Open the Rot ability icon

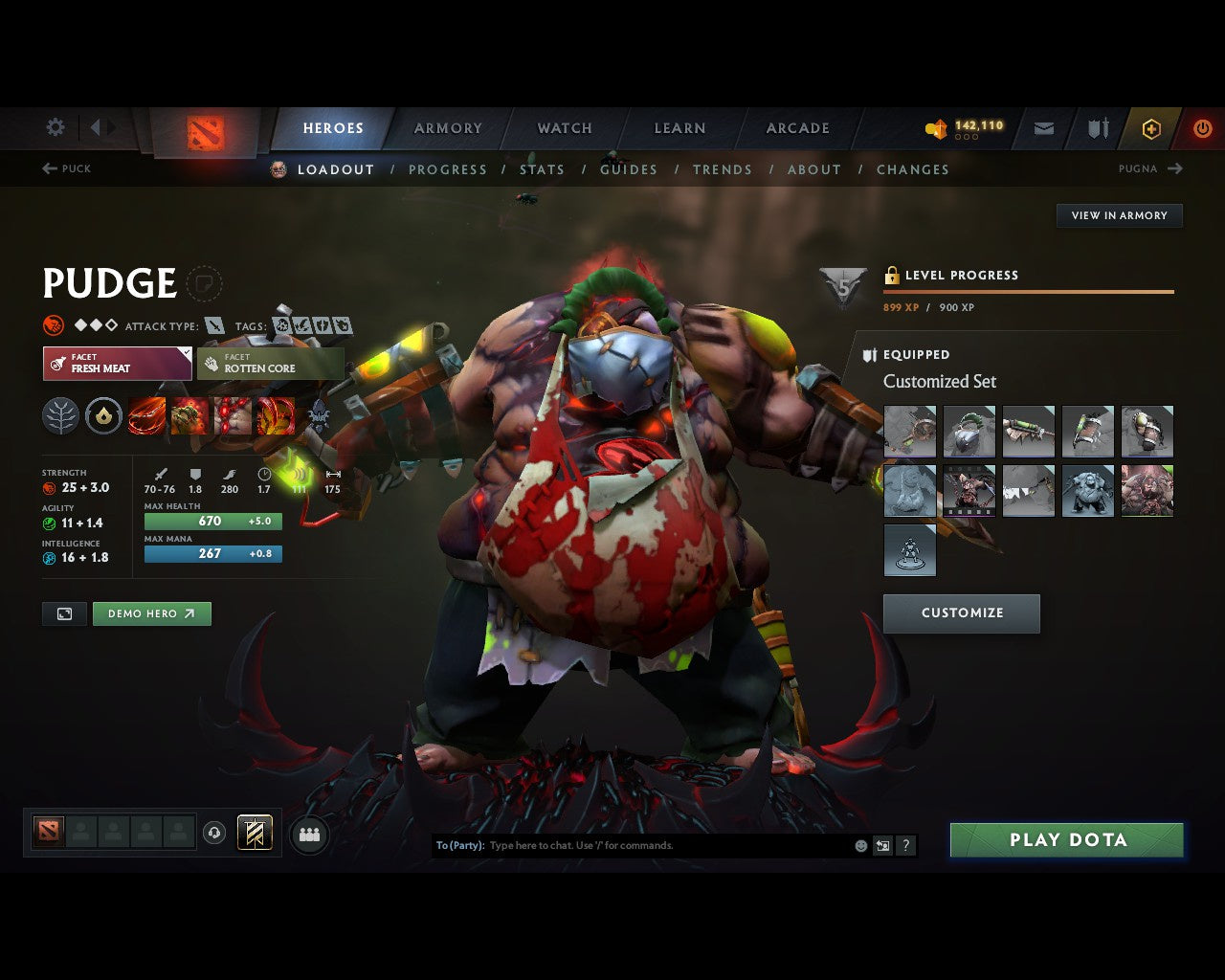(190, 415)
